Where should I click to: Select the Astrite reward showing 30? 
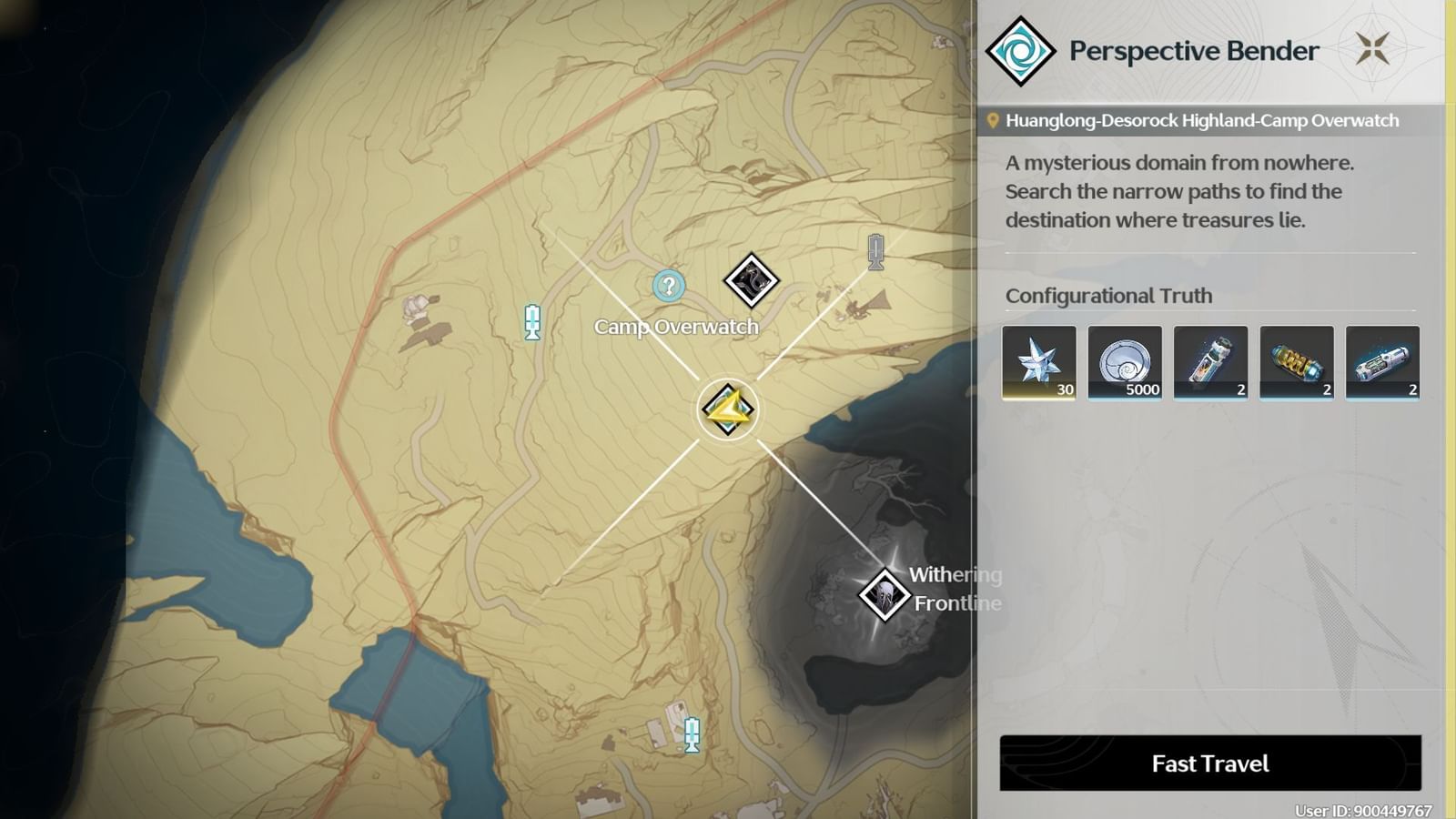(1038, 362)
